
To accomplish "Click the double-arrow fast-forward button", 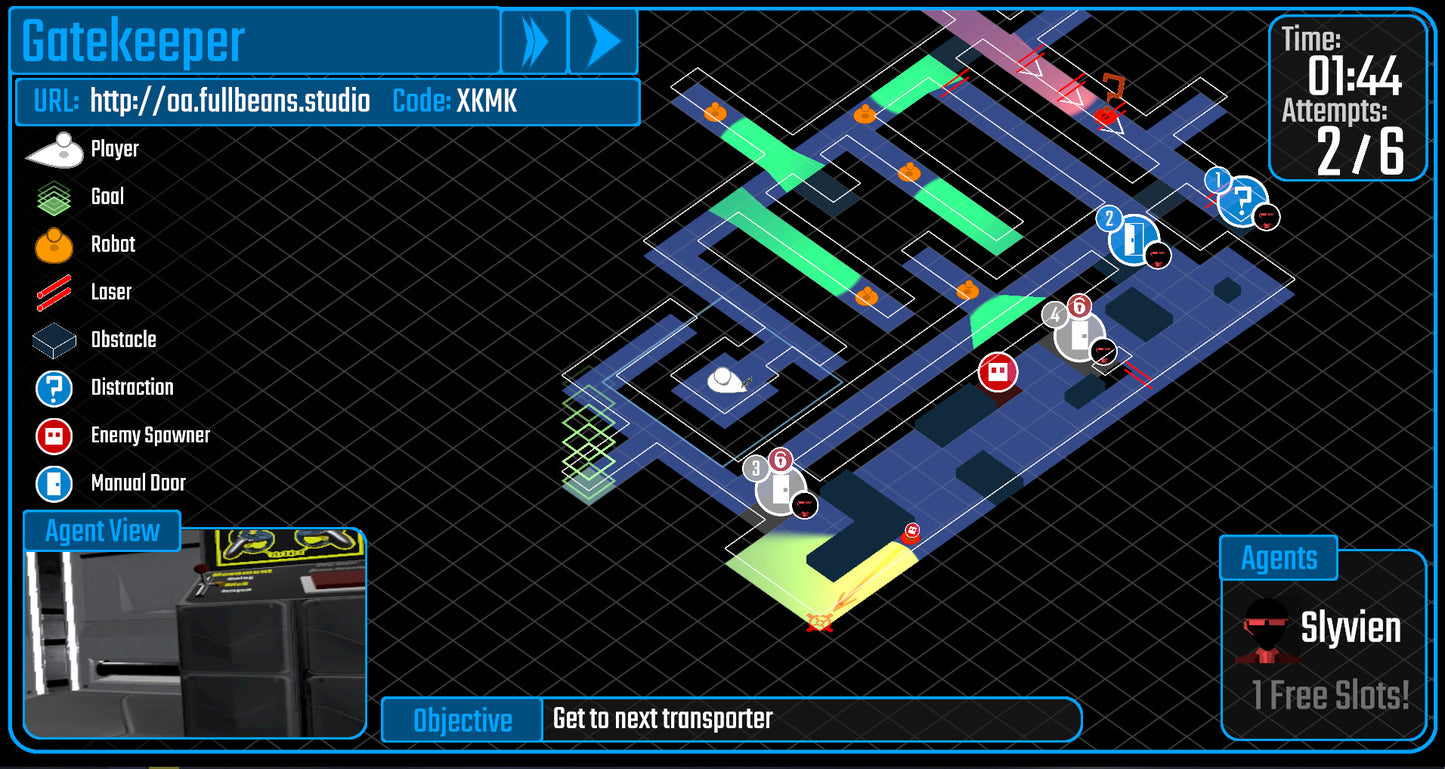I will tap(534, 42).
